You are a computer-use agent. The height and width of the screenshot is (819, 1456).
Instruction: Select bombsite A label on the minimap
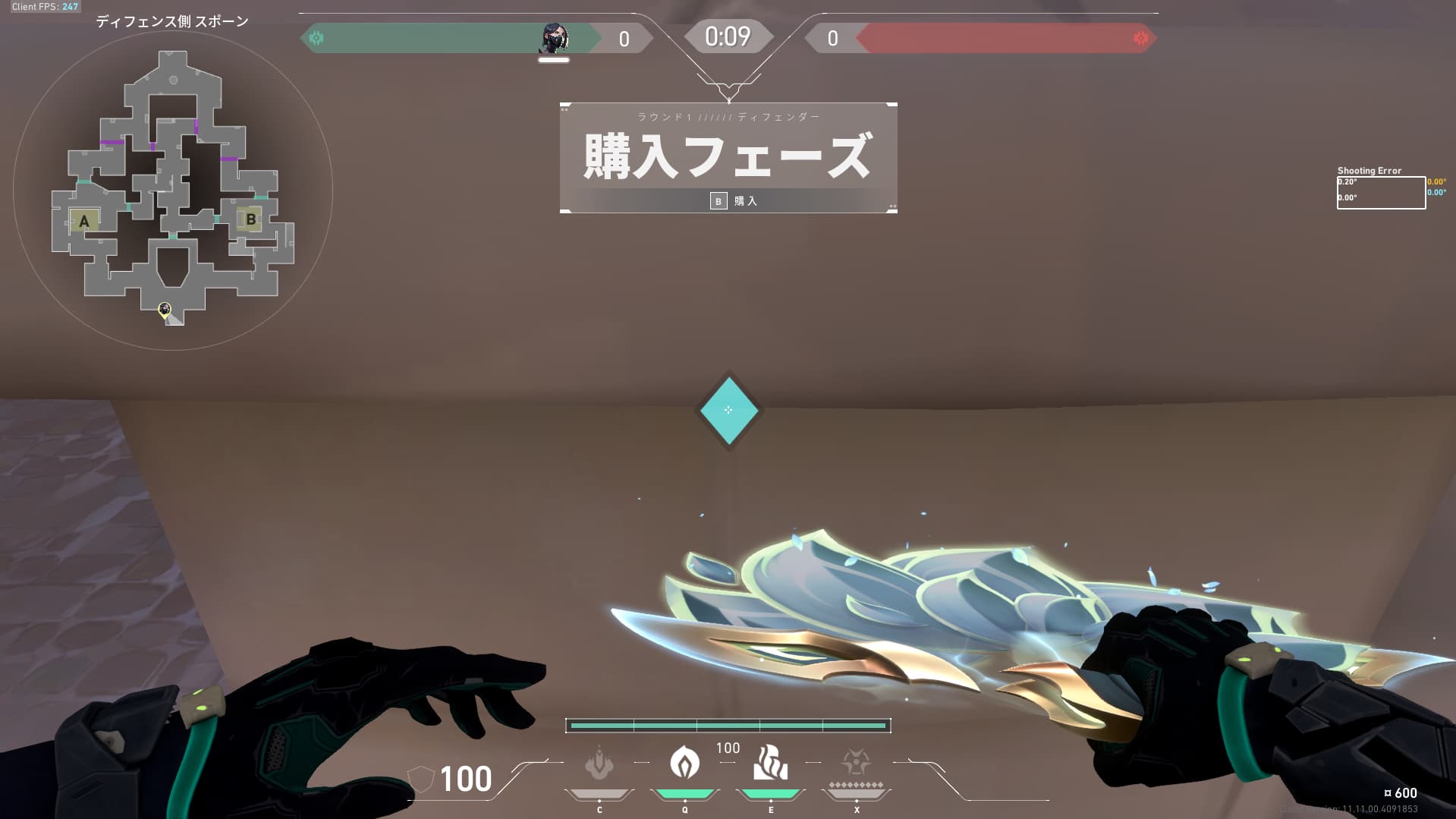click(x=83, y=222)
